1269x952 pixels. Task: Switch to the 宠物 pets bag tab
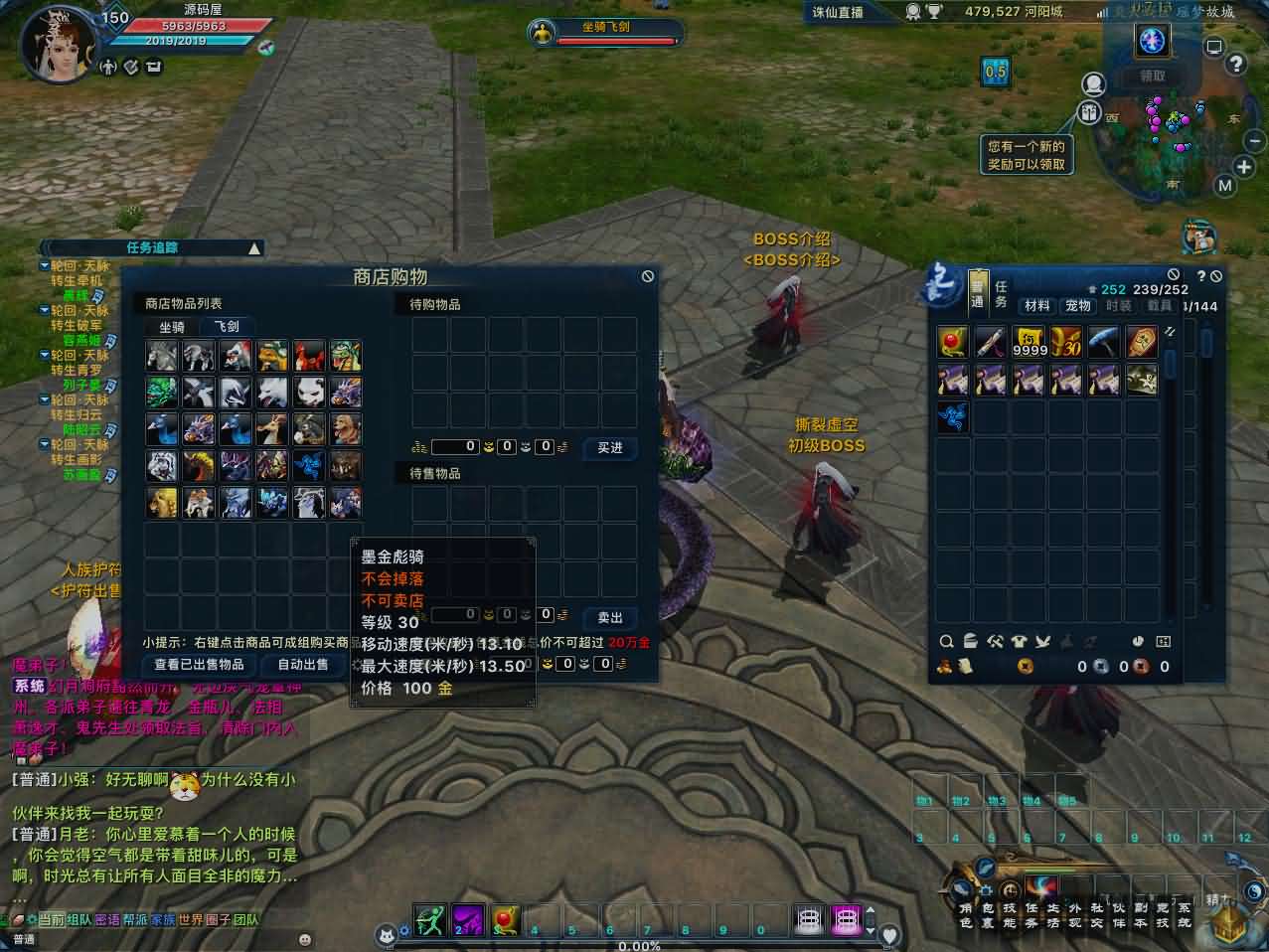pyautogui.click(x=1078, y=306)
